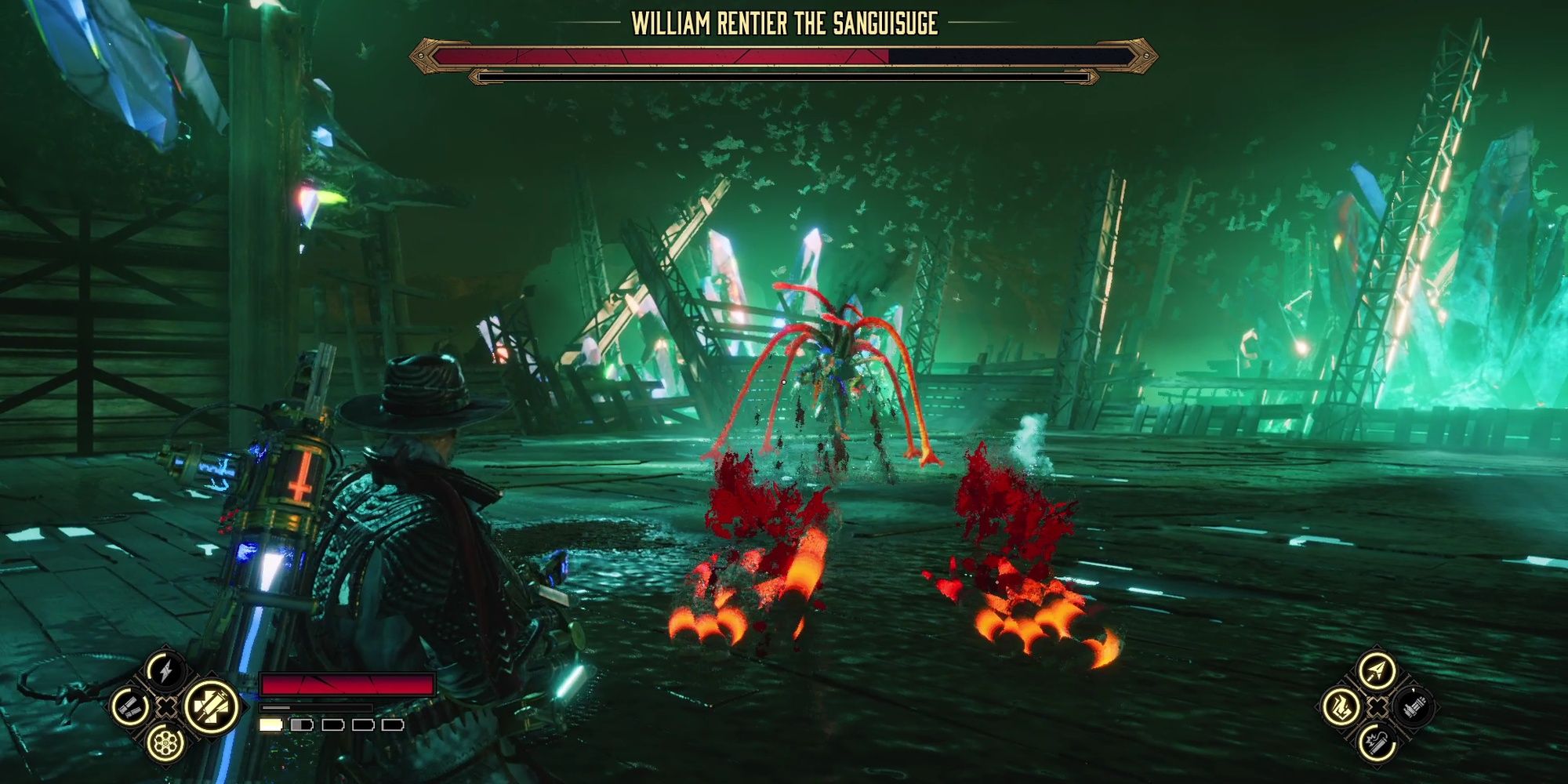Click the cross hub between the ability icons

[x=166, y=707]
